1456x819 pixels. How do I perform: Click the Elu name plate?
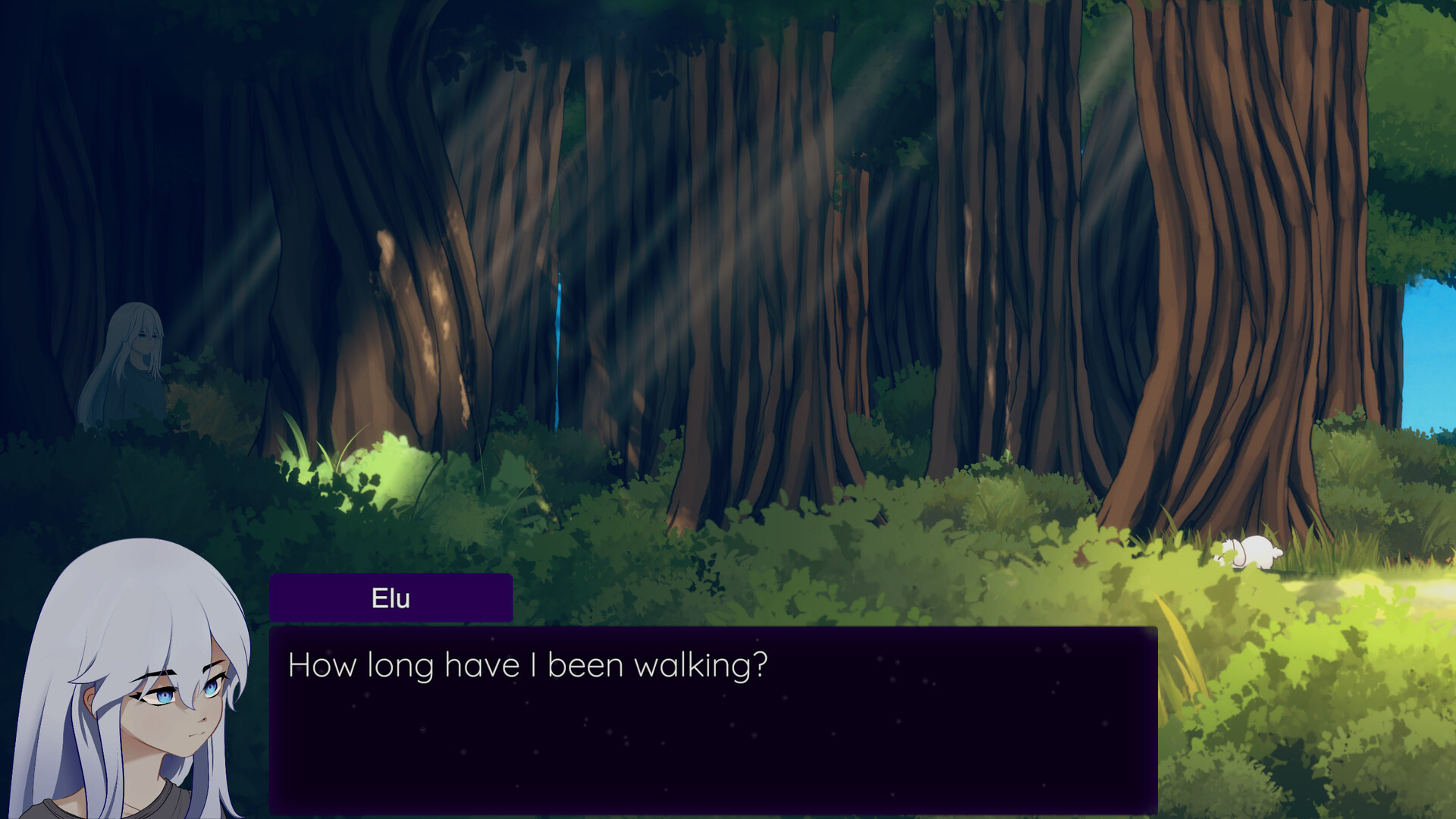coord(389,598)
